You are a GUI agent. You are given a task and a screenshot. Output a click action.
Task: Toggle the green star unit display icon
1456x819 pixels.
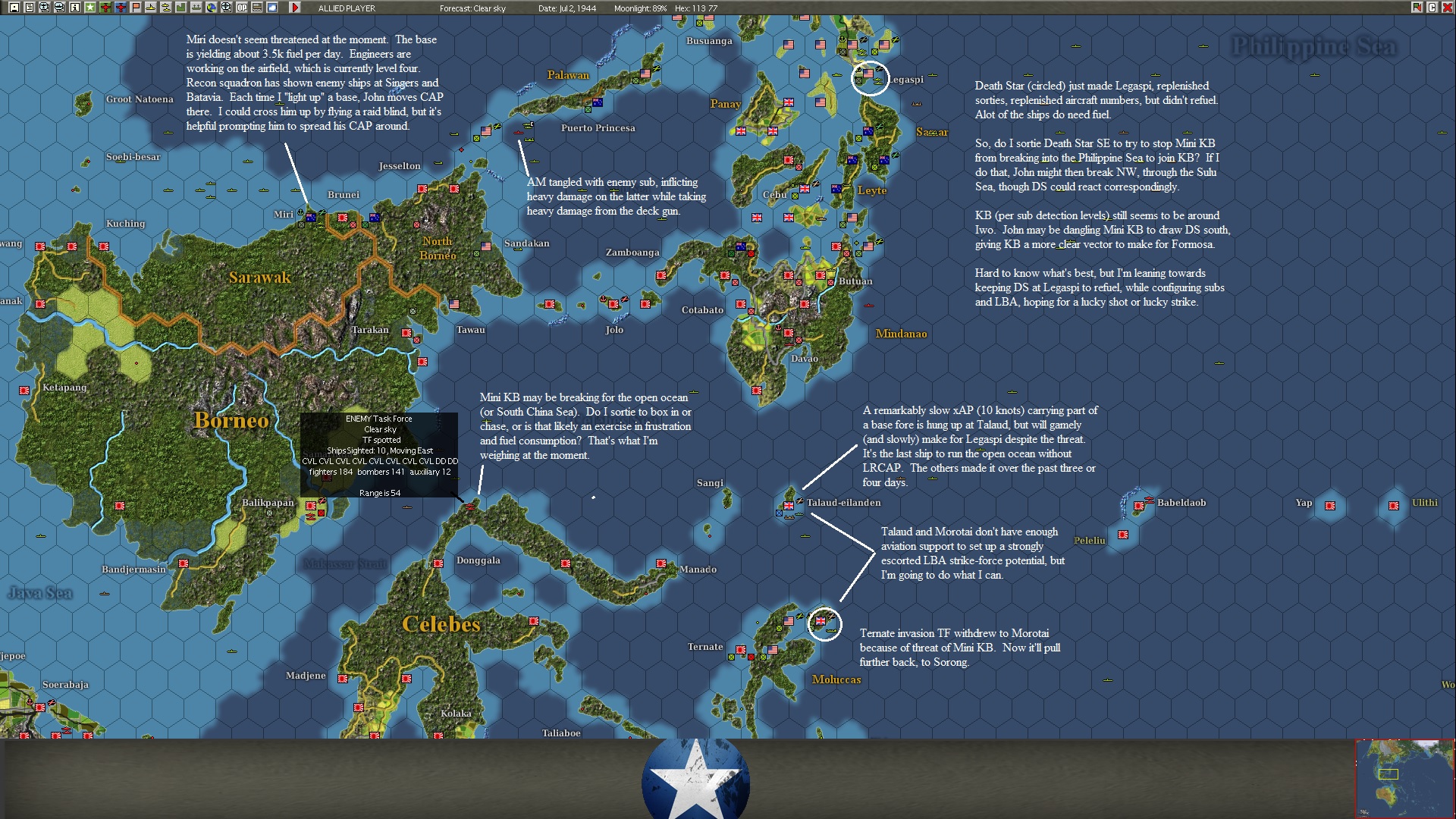pos(89,8)
